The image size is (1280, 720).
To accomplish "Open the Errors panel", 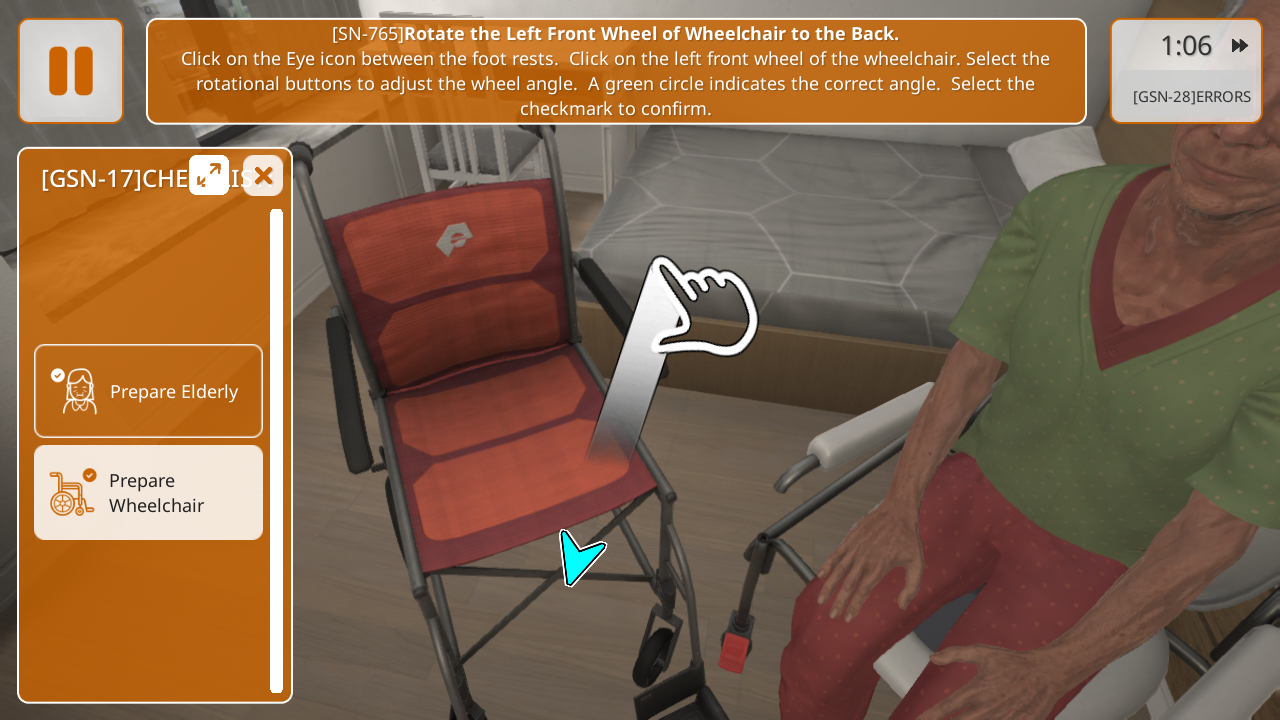I will coord(1191,97).
